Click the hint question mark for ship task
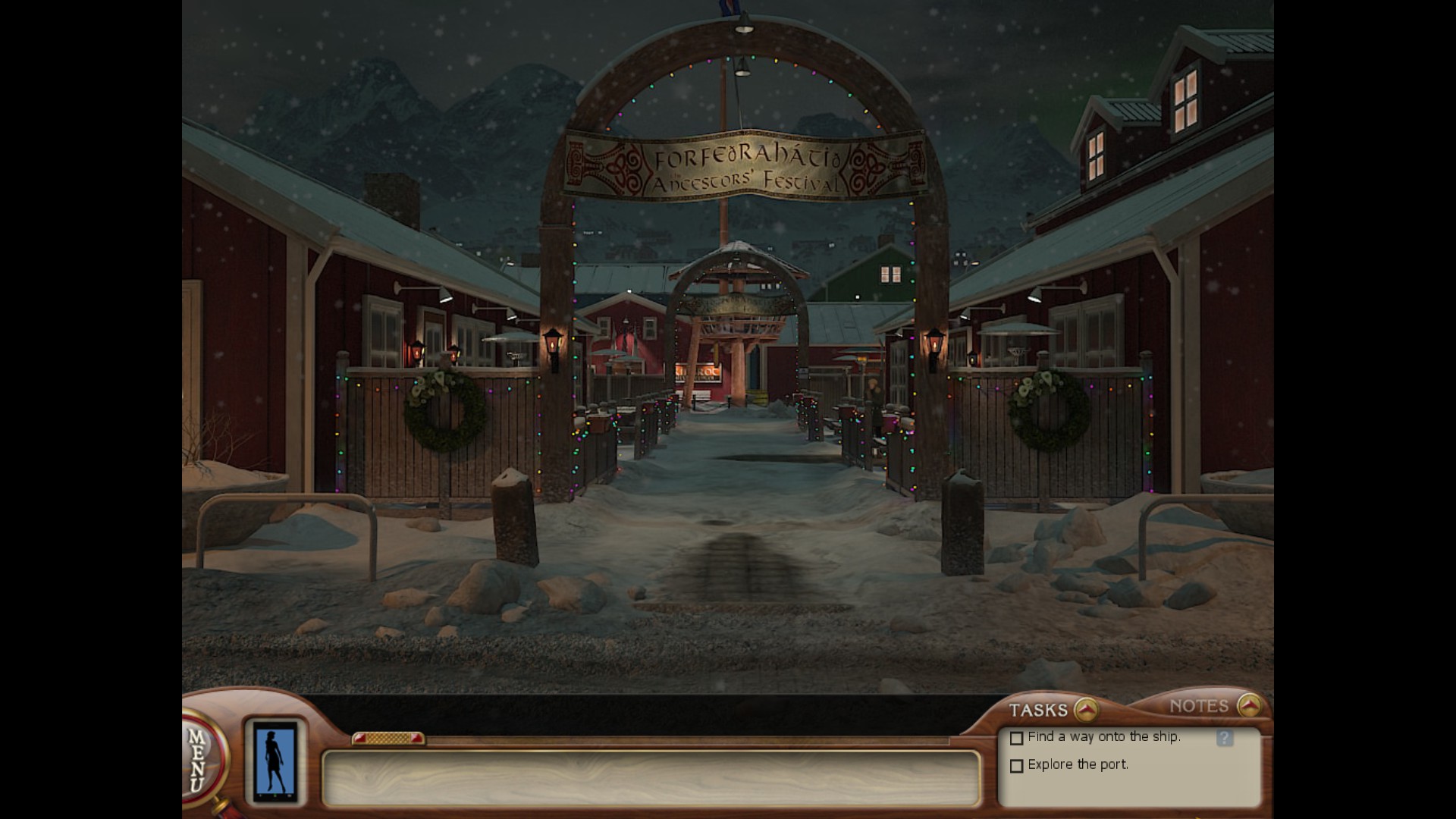The width and height of the screenshot is (1456, 819). (1224, 738)
